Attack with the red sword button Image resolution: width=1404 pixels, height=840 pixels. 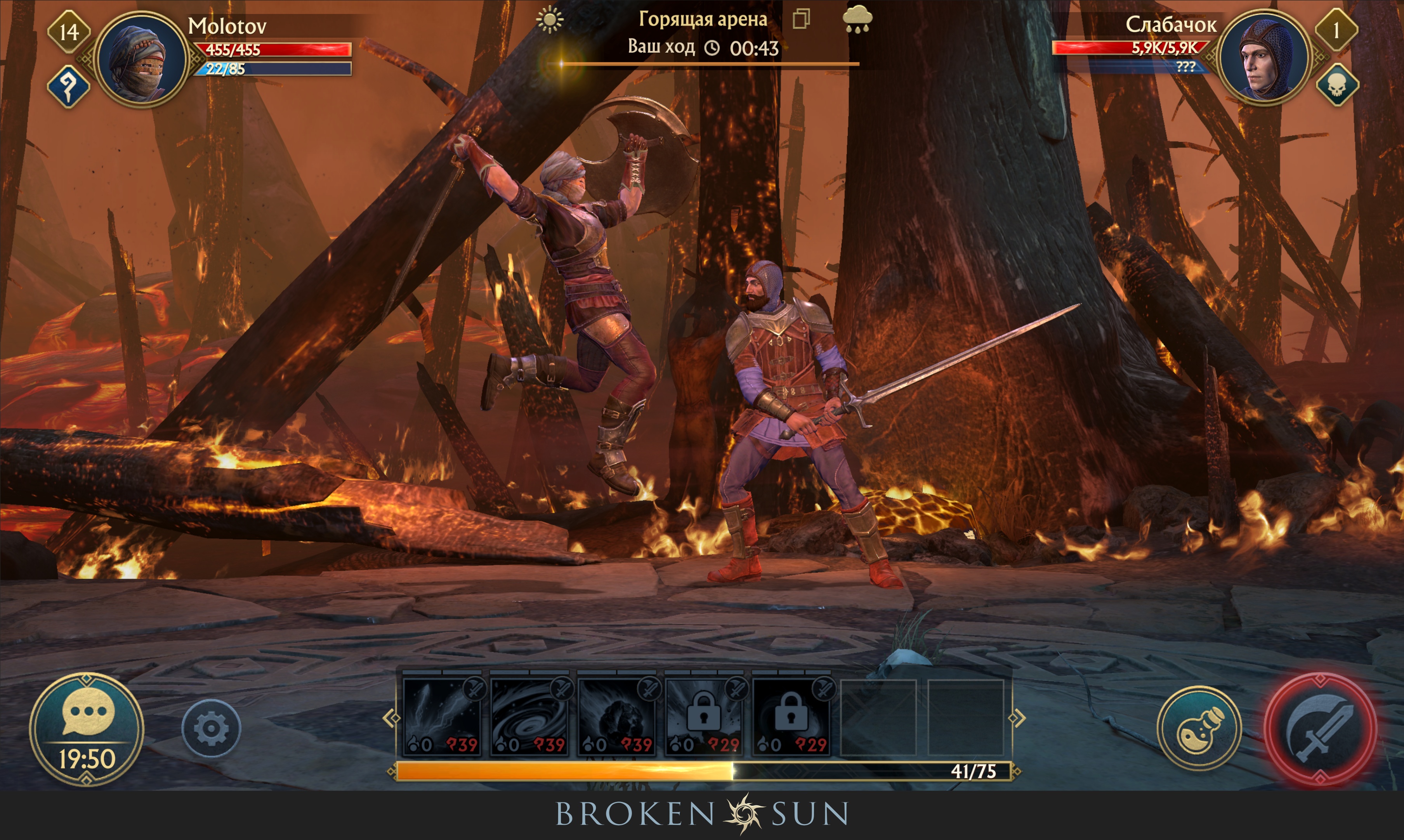coord(1320,729)
